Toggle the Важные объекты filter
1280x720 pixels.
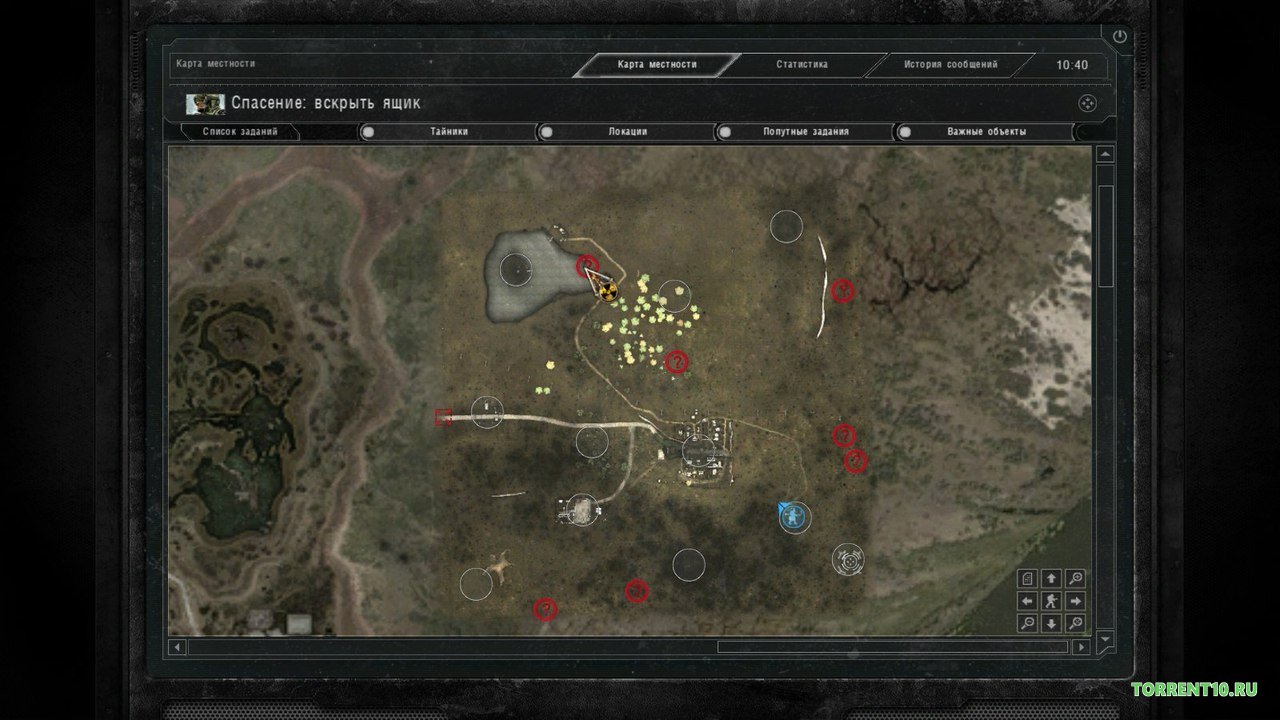(904, 131)
